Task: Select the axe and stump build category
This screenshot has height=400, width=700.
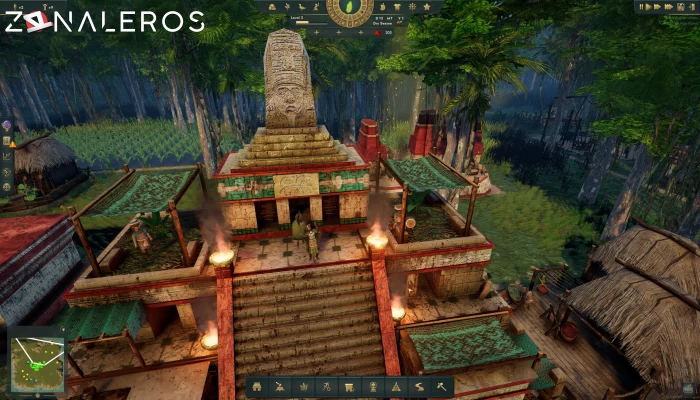Action: 280,386
